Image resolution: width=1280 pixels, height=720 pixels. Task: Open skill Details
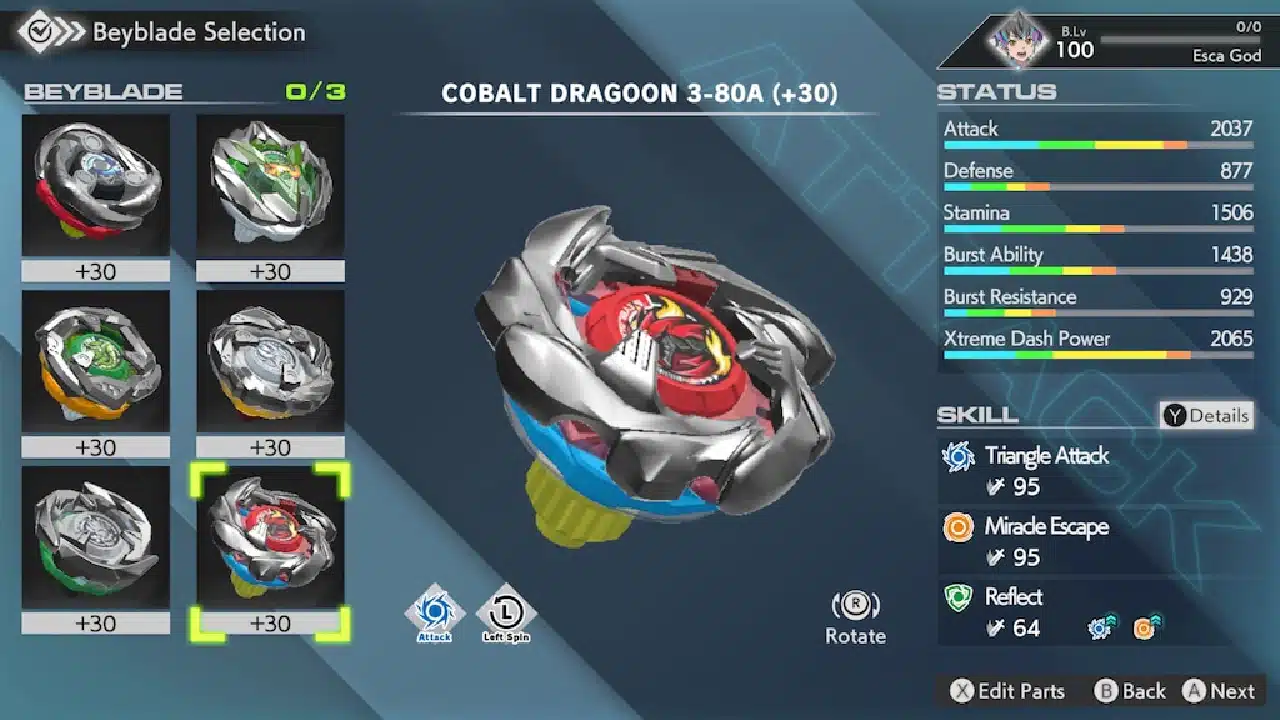pos(1207,415)
